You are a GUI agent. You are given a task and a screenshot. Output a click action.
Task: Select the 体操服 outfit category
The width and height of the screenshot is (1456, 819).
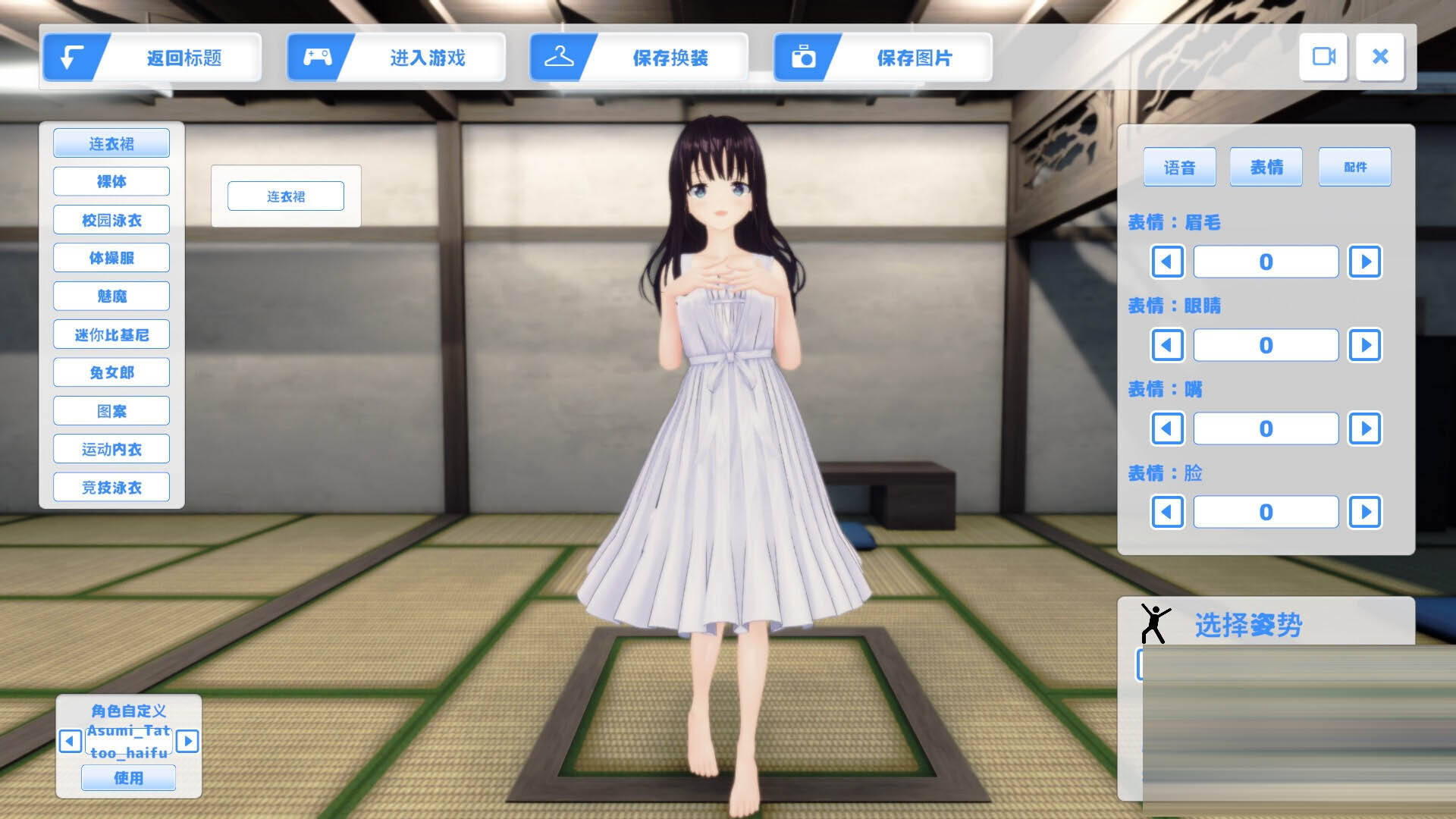coord(111,258)
